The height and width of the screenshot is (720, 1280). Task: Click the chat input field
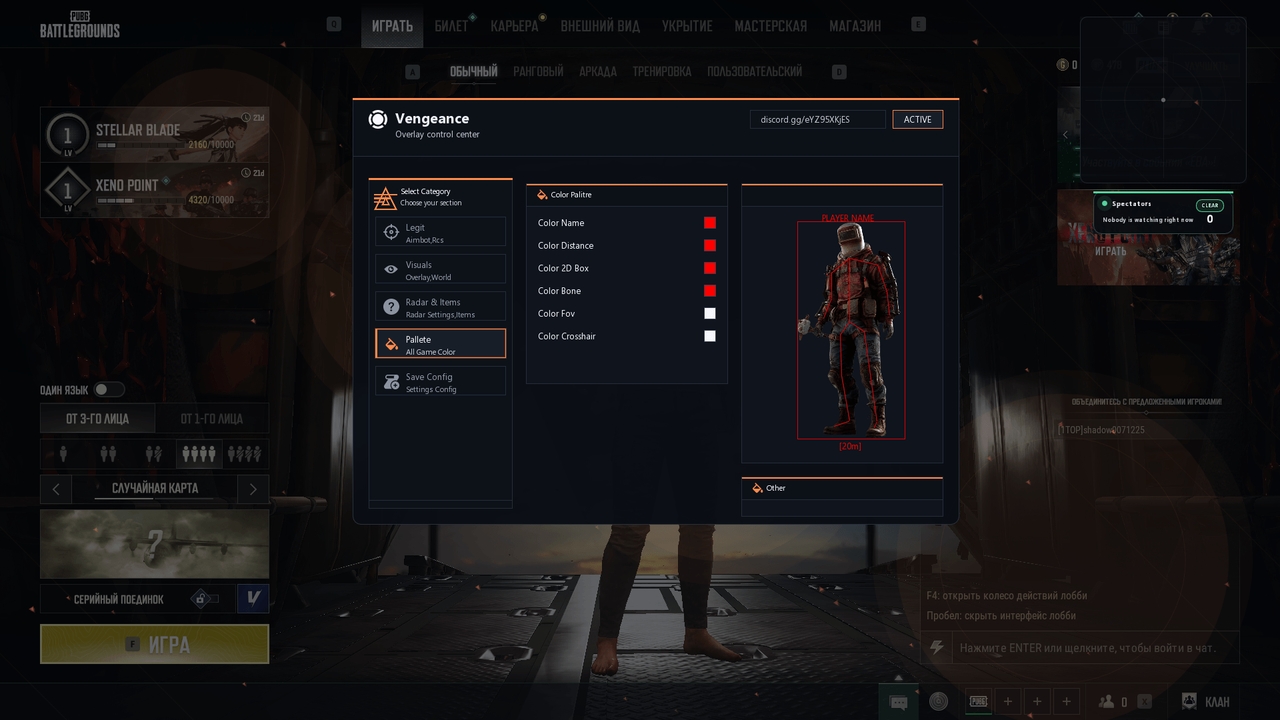click(1088, 648)
